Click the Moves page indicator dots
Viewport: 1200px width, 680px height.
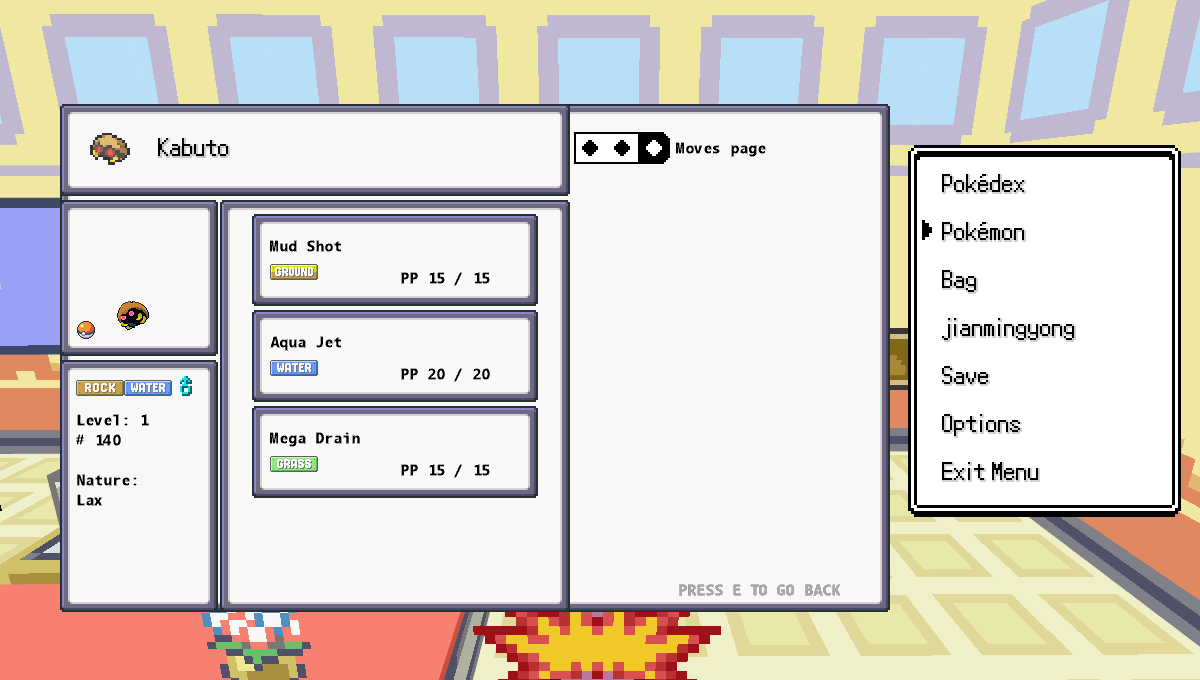622,148
